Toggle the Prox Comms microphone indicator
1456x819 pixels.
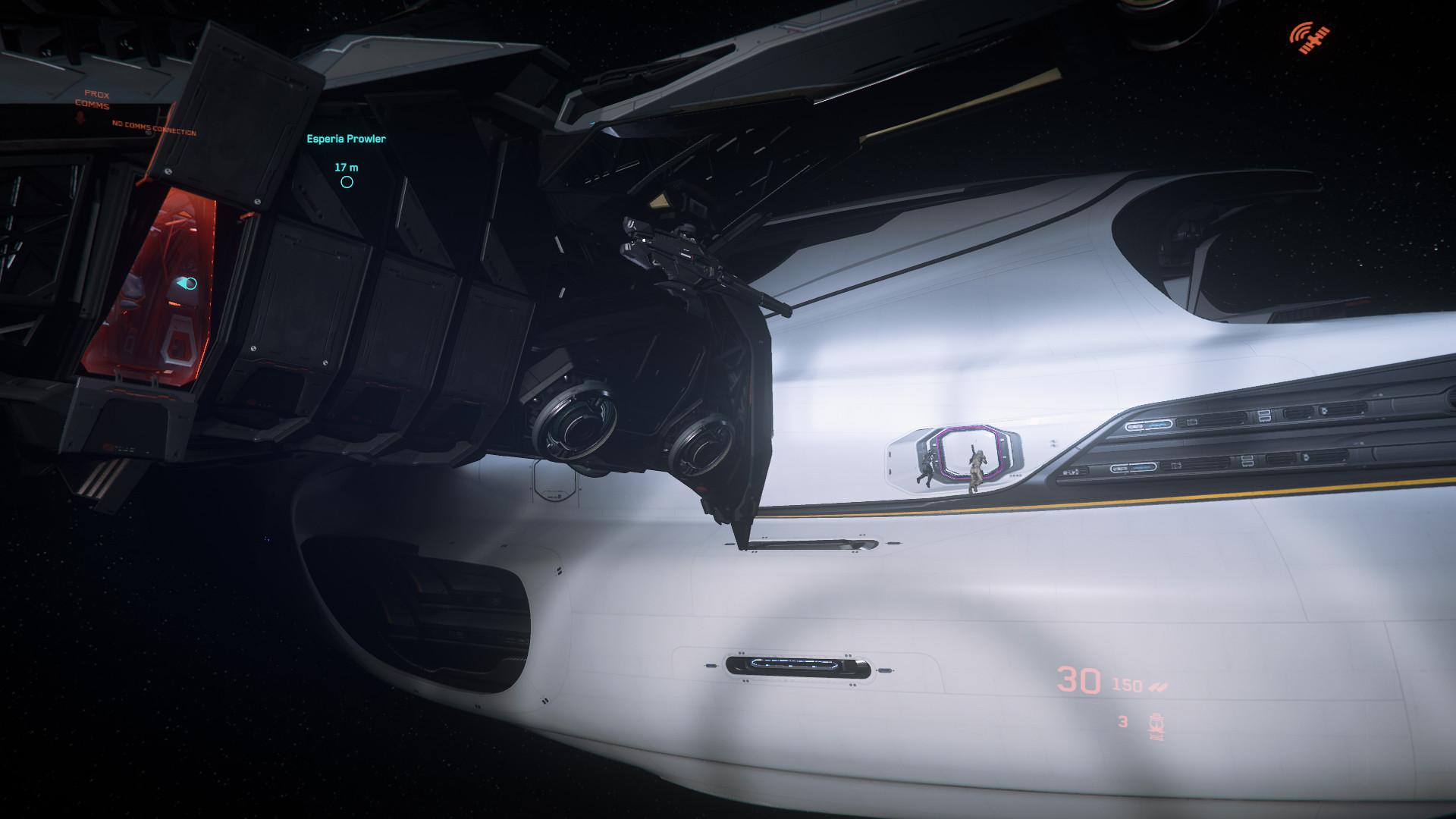coord(80,119)
